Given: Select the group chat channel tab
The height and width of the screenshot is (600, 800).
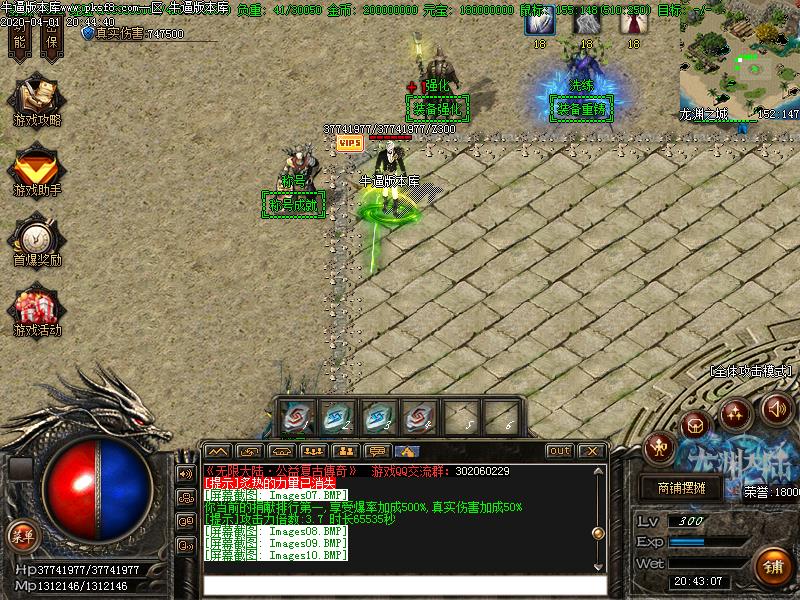Looking at the screenshot, I should [314, 451].
